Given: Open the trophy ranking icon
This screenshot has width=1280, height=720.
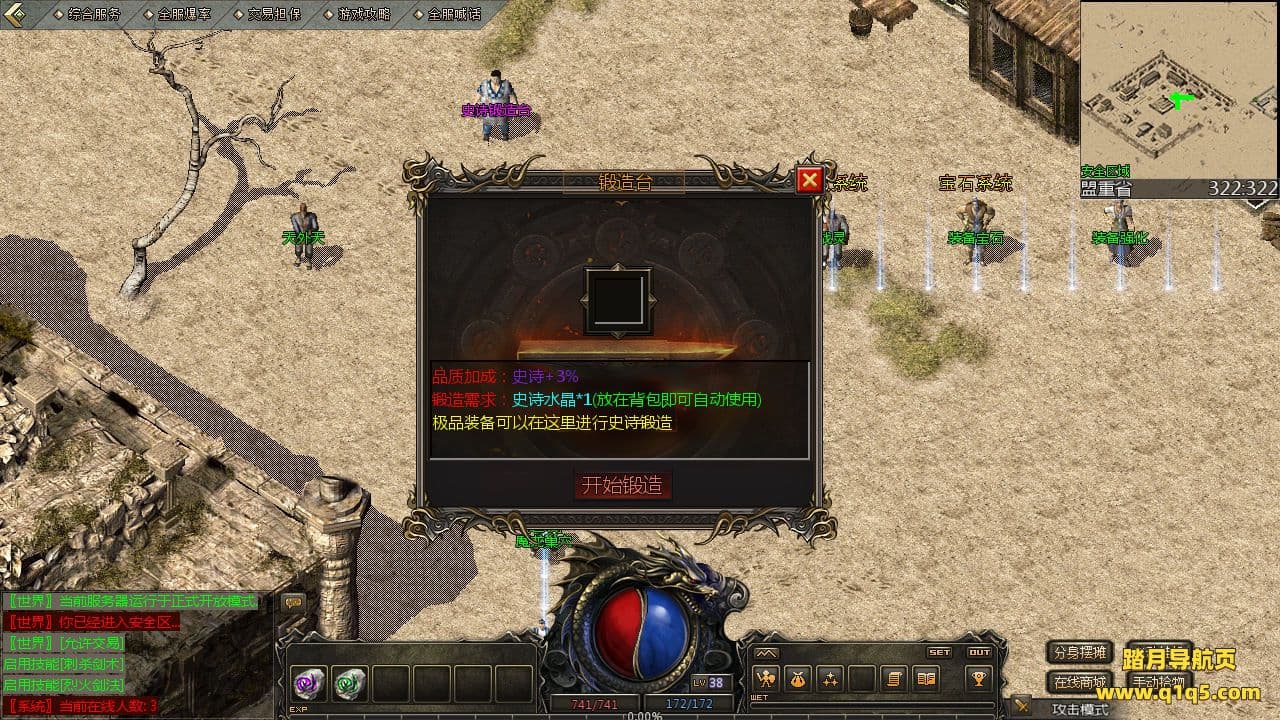Looking at the screenshot, I should (978, 679).
